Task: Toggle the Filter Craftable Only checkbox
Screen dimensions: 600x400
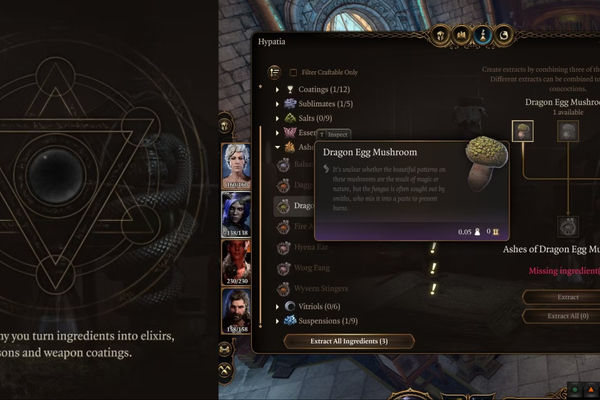Action: (x=293, y=72)
